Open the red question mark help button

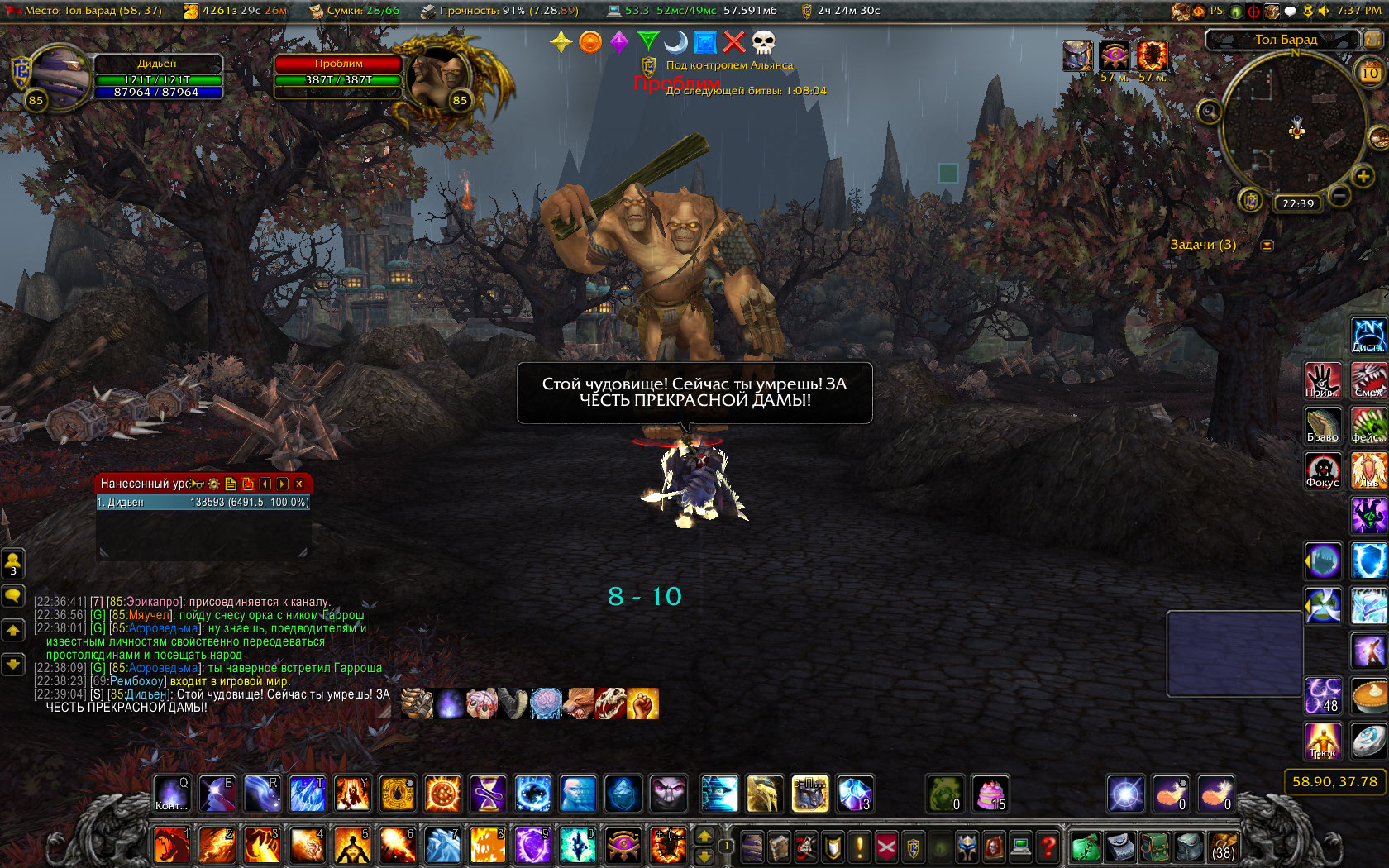tap(1048, 847)
